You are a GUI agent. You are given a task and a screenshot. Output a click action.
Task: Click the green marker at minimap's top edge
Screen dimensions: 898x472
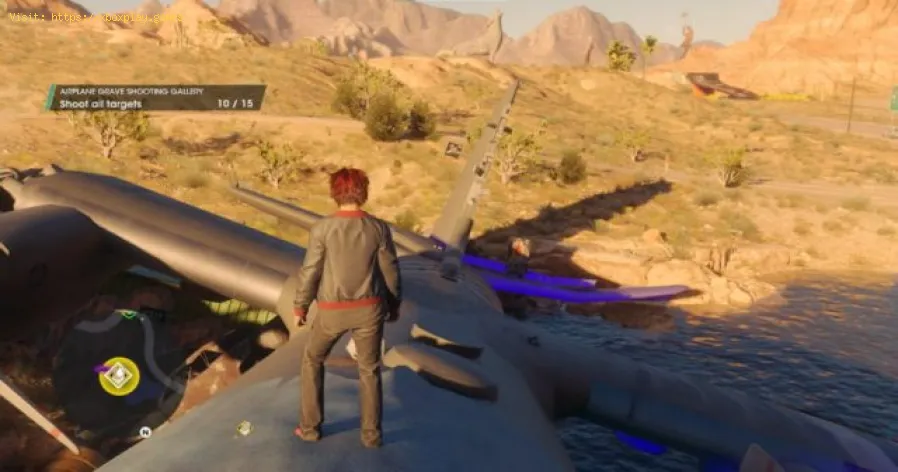[127, 315]
